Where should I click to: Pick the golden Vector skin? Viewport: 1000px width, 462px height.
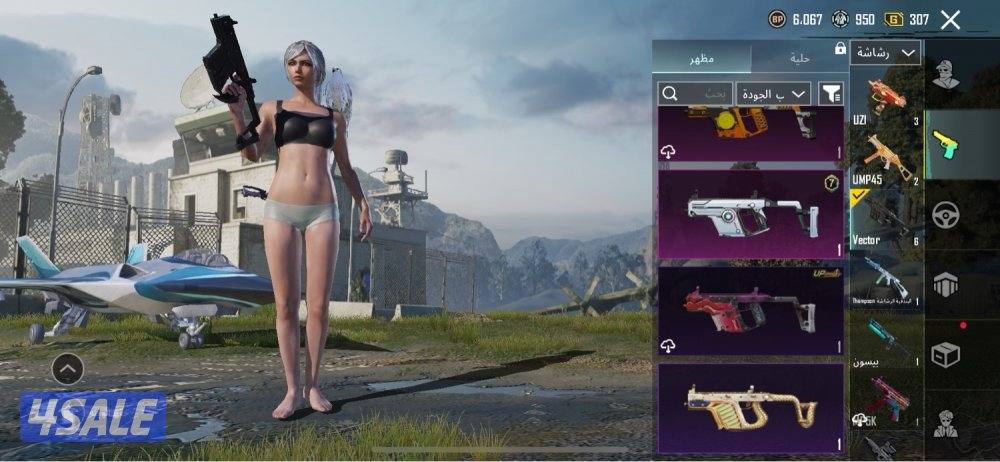tap(750, 408)
